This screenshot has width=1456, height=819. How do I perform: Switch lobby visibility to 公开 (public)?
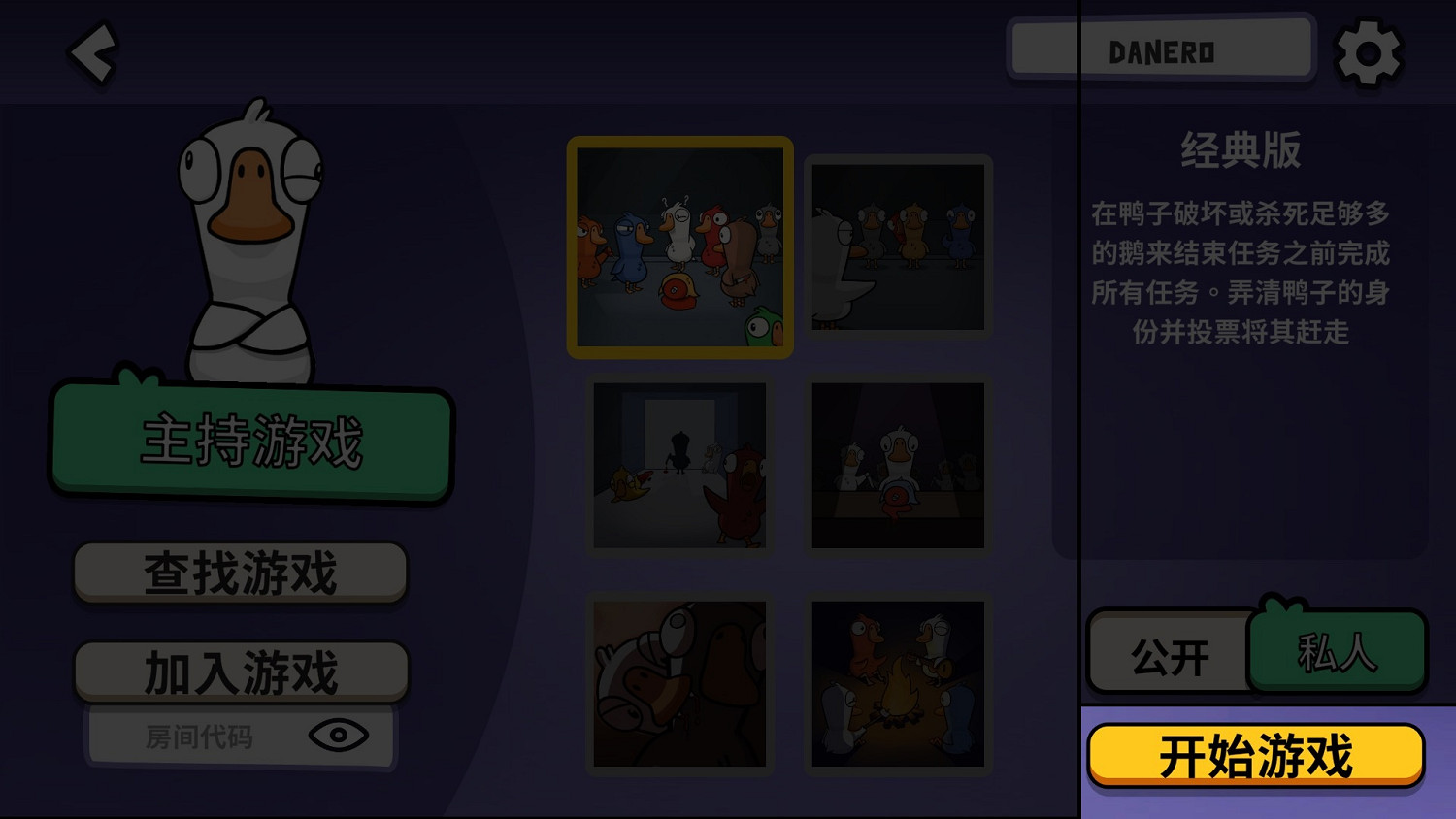1168,654
